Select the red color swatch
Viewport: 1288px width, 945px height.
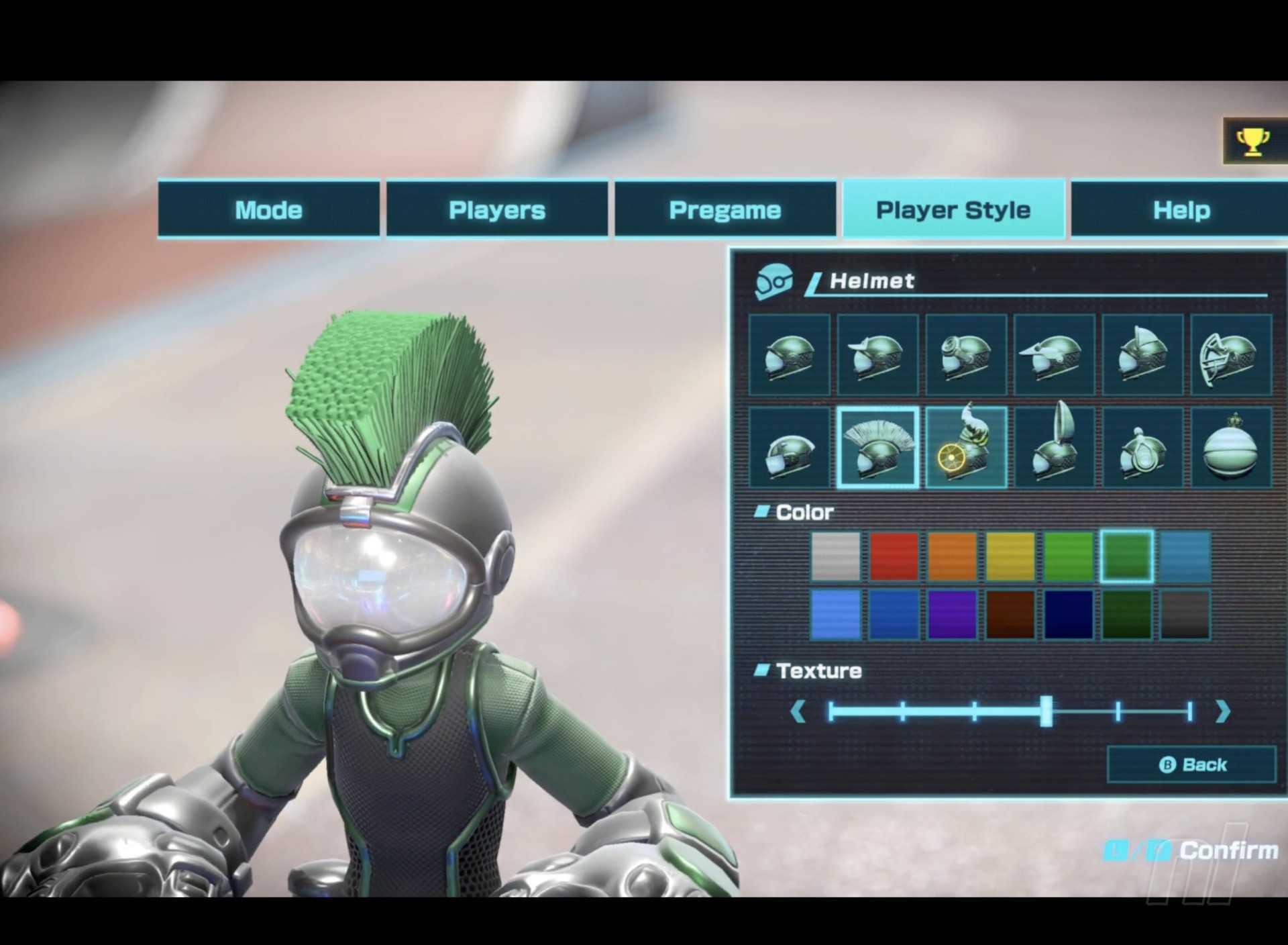(894, 556)
